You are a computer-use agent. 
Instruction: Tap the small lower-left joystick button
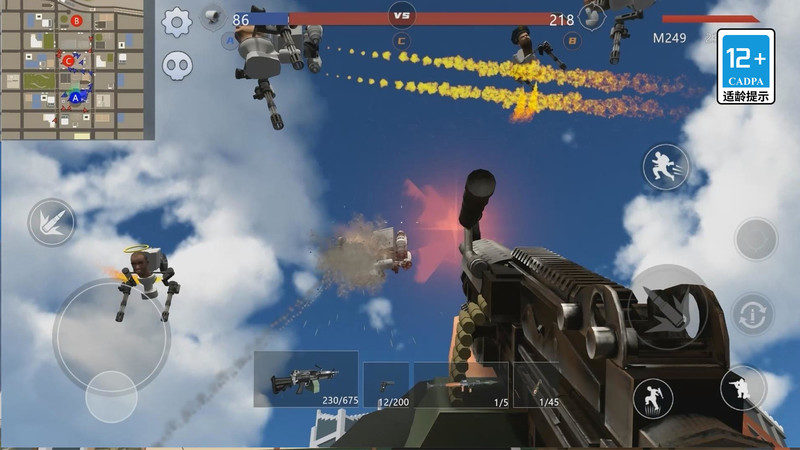coord(111,397)
